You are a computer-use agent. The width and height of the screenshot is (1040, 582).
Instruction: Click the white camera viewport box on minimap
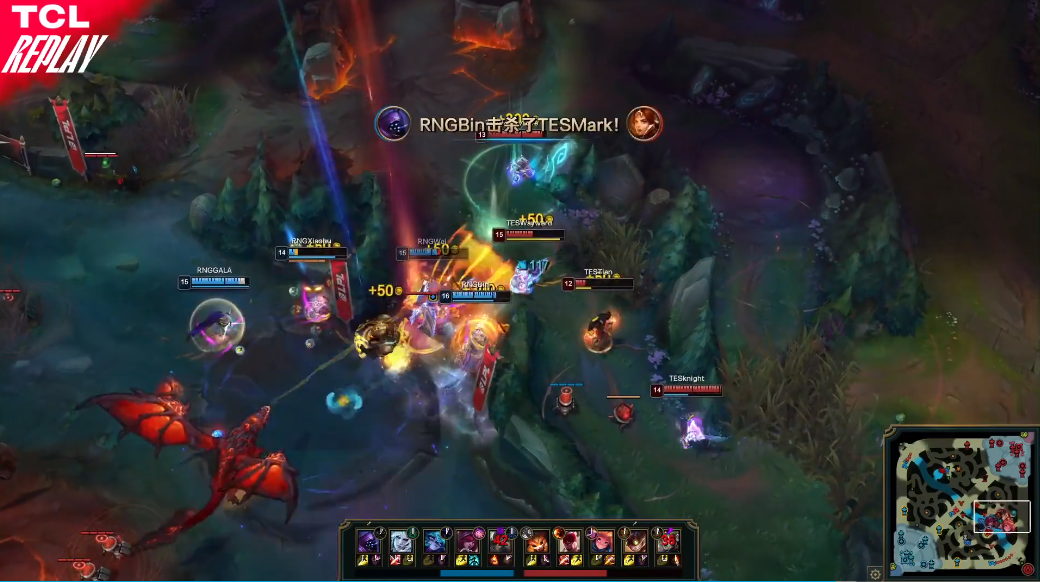1002,516
